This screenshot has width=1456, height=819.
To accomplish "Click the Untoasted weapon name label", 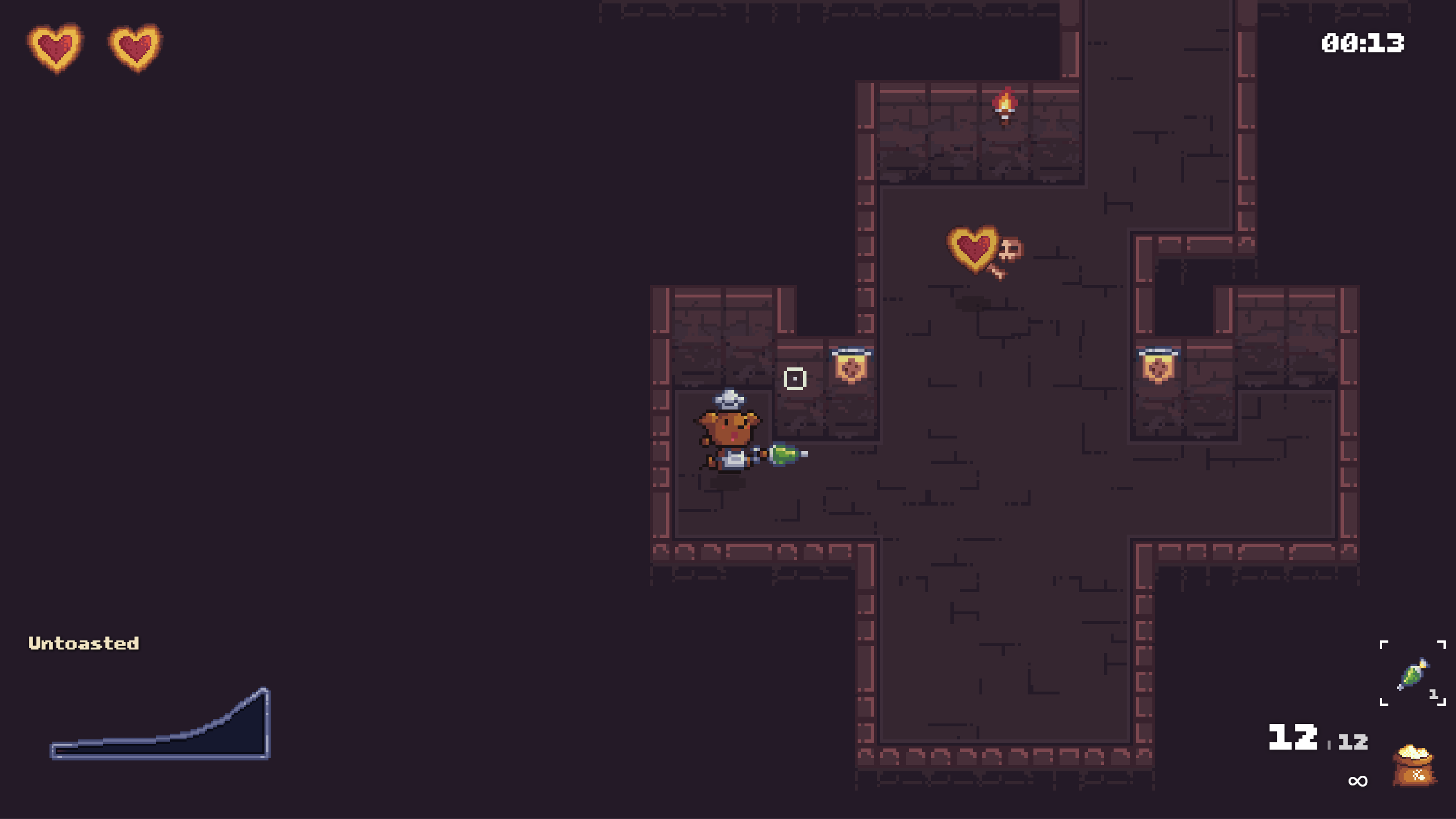I will click(83, 644).
